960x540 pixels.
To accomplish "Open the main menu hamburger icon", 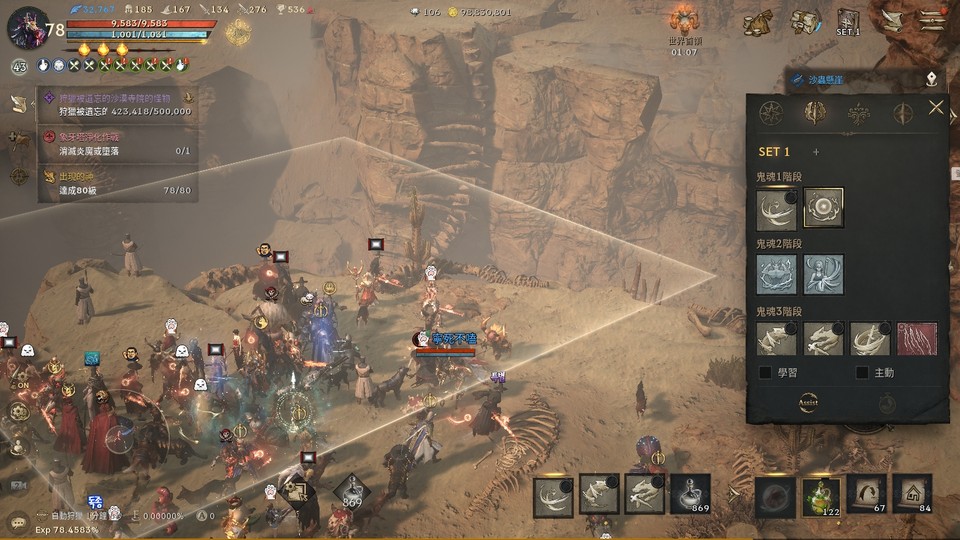I will pos(933,21).
